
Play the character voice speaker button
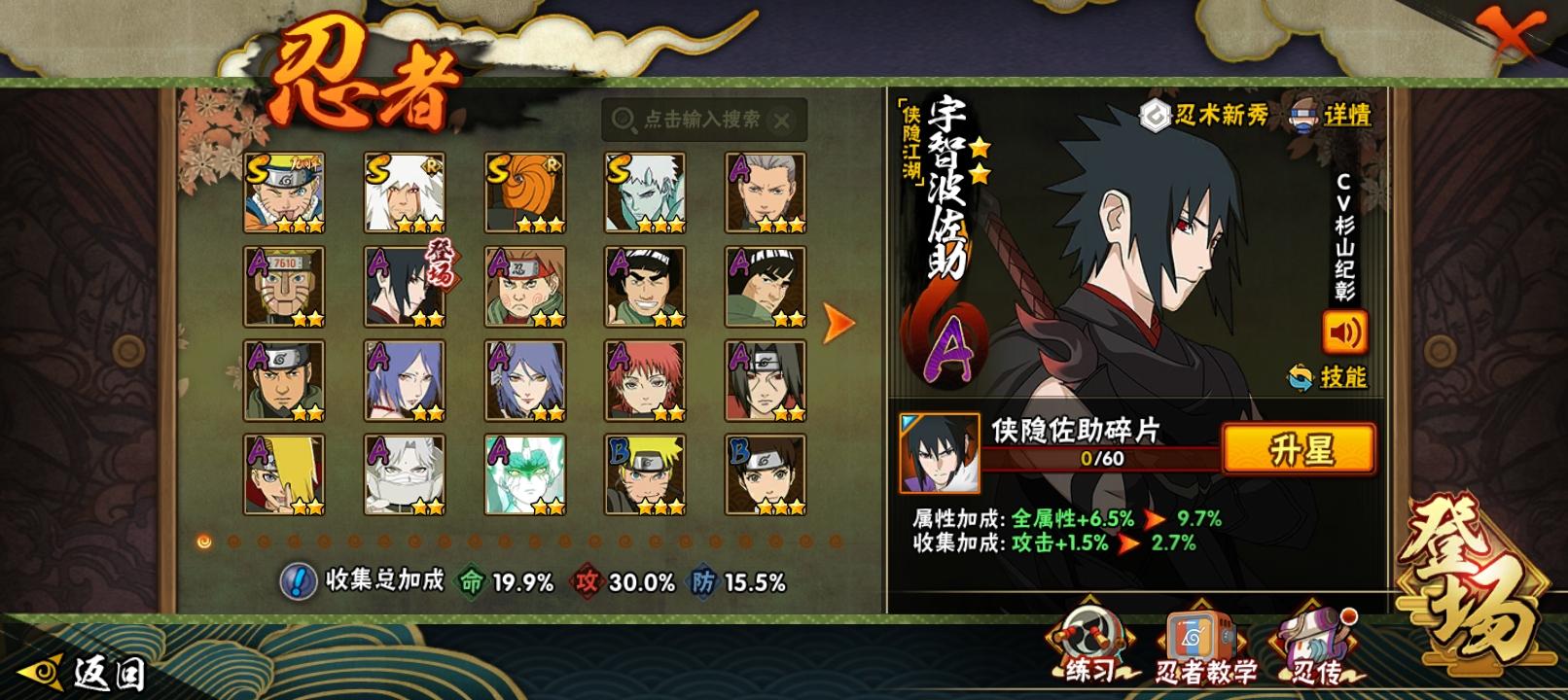1344,332
